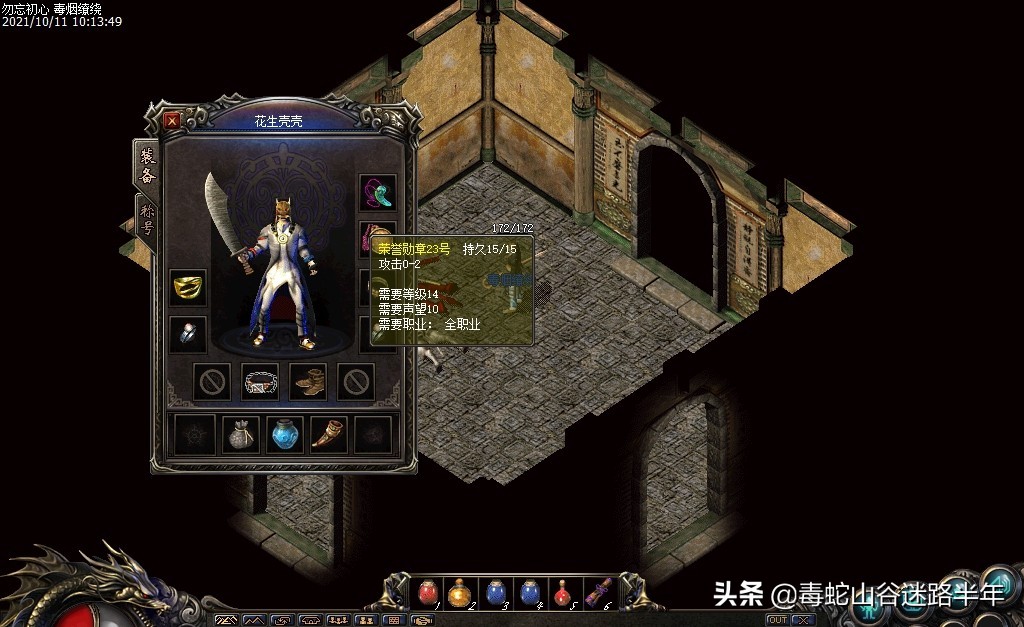Use the blue potion in hotbar slot 4
This screenshot has width=1024, height=627.
coord(529,592)
